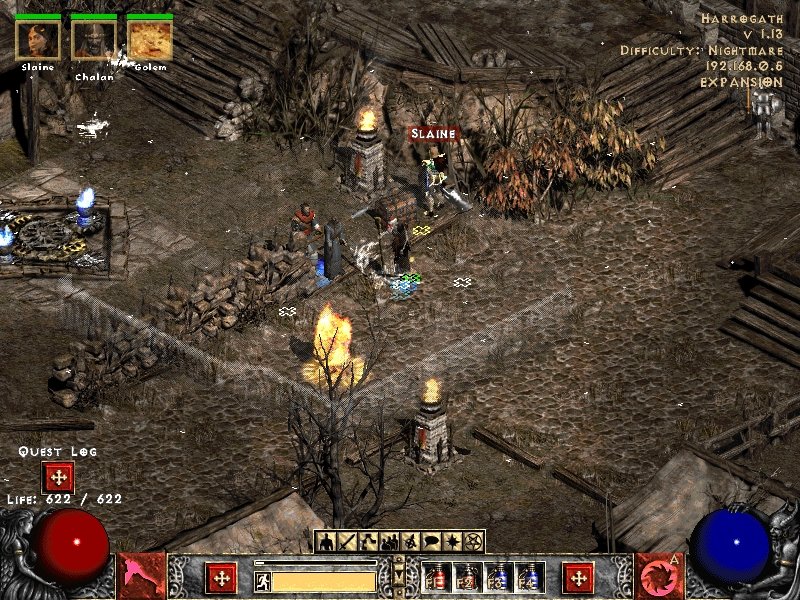Viewport: 800px width, 600px height.
Task: Select Slaine's portrait
Action: (x=38, y=40)
